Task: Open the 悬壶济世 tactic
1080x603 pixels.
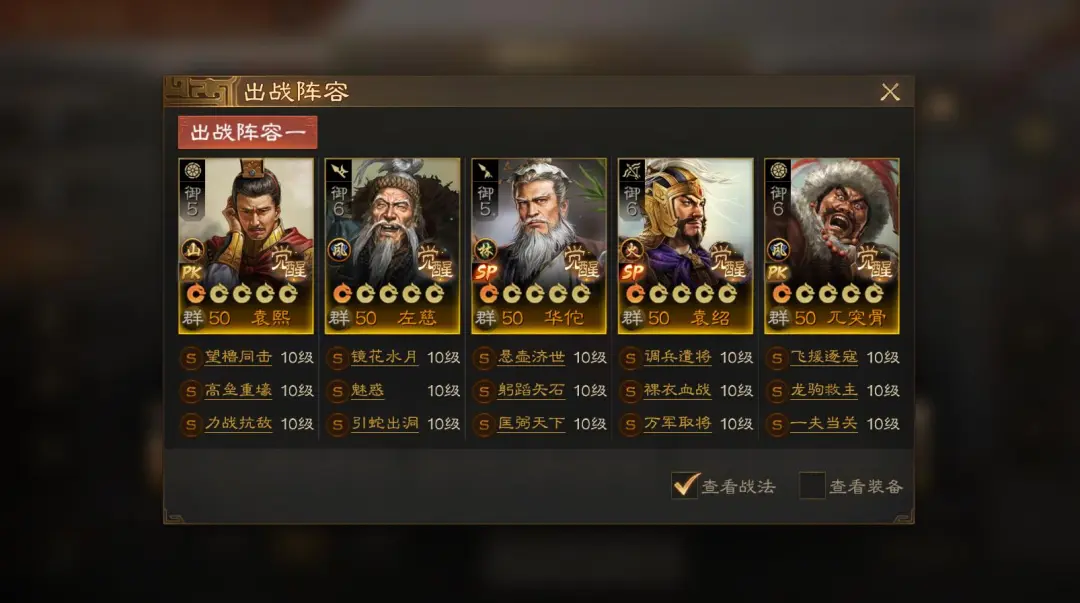Action: coord(531,357)
